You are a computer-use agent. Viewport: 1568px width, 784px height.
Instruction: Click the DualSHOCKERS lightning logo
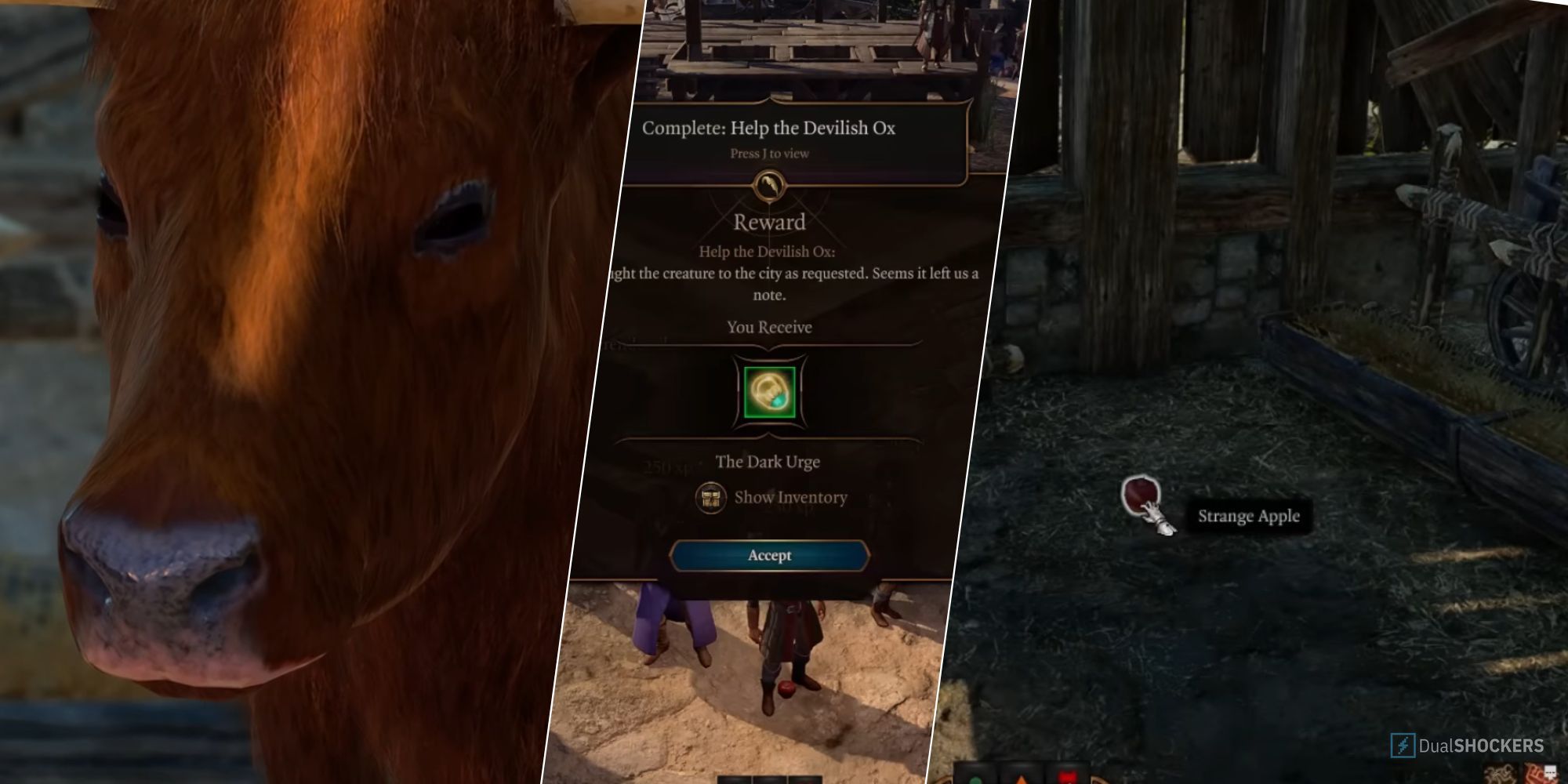pos(1403,745)
